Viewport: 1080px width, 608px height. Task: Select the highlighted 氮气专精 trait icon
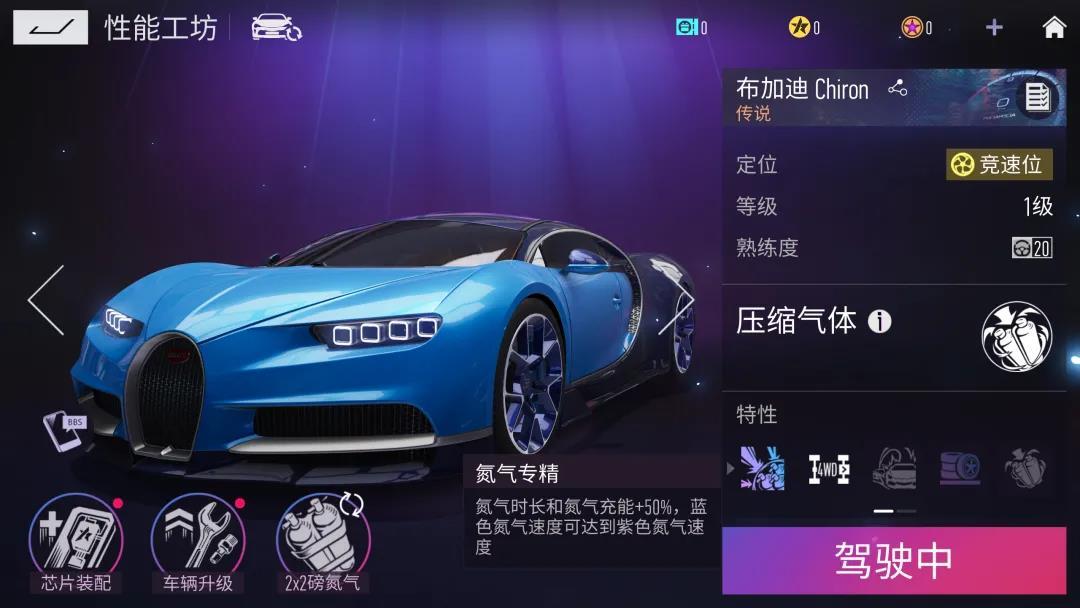tap(762, 468)
